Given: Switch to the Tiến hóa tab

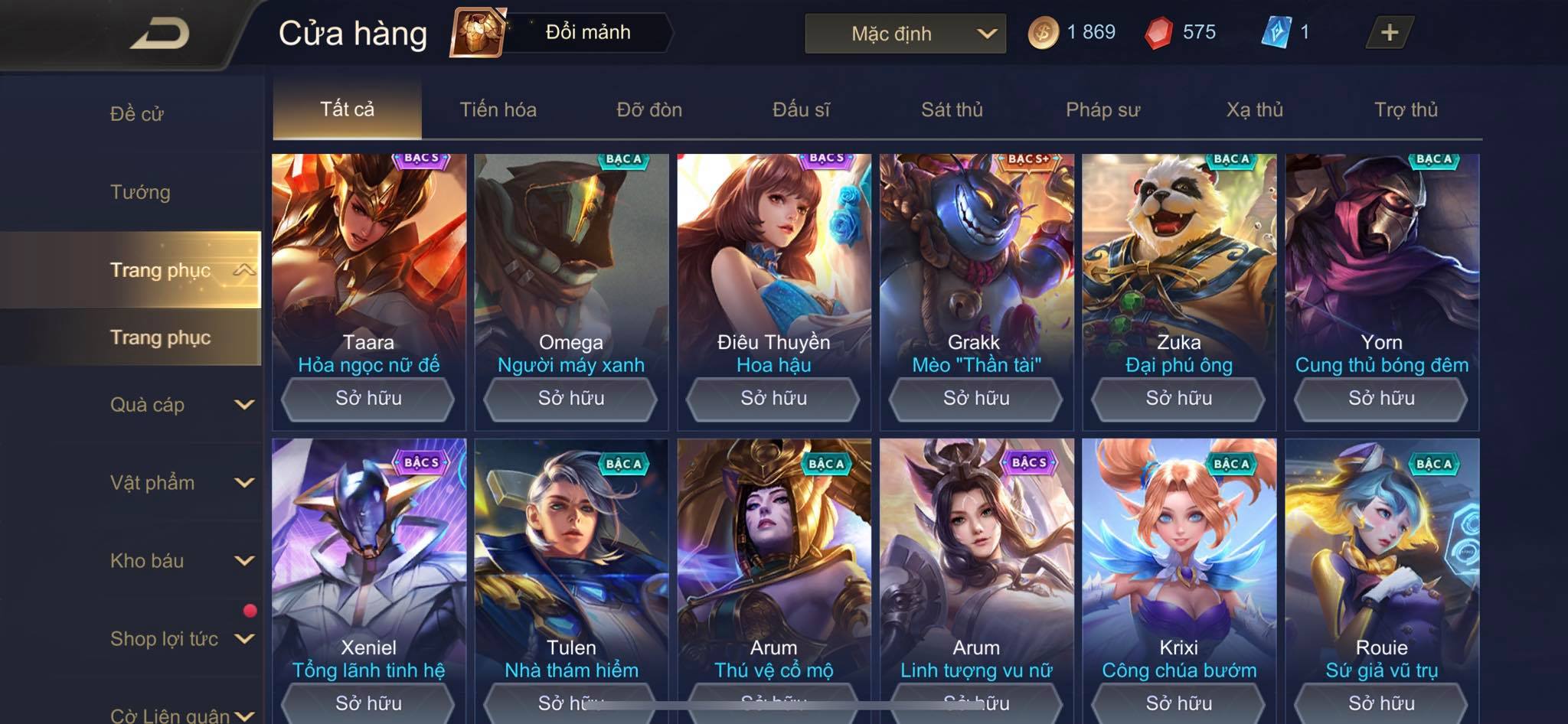Looking at the screenshot, I should pyautogui.click(x=498, y=109).
